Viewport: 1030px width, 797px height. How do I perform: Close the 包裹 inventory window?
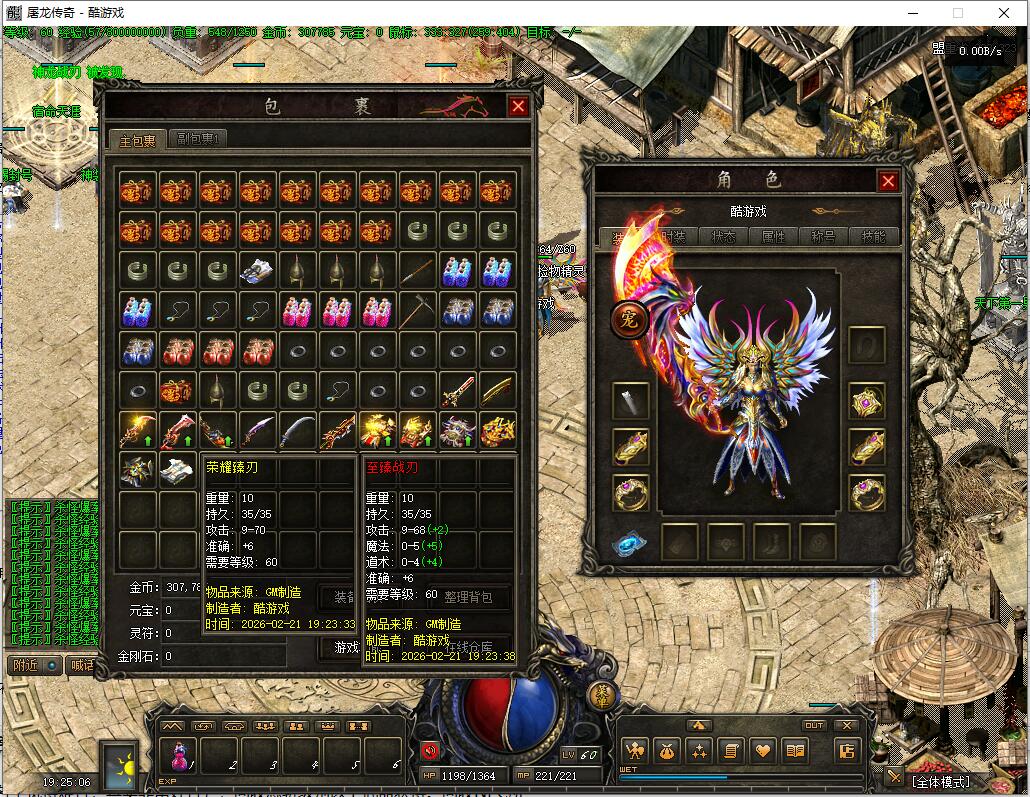[518, 107]
